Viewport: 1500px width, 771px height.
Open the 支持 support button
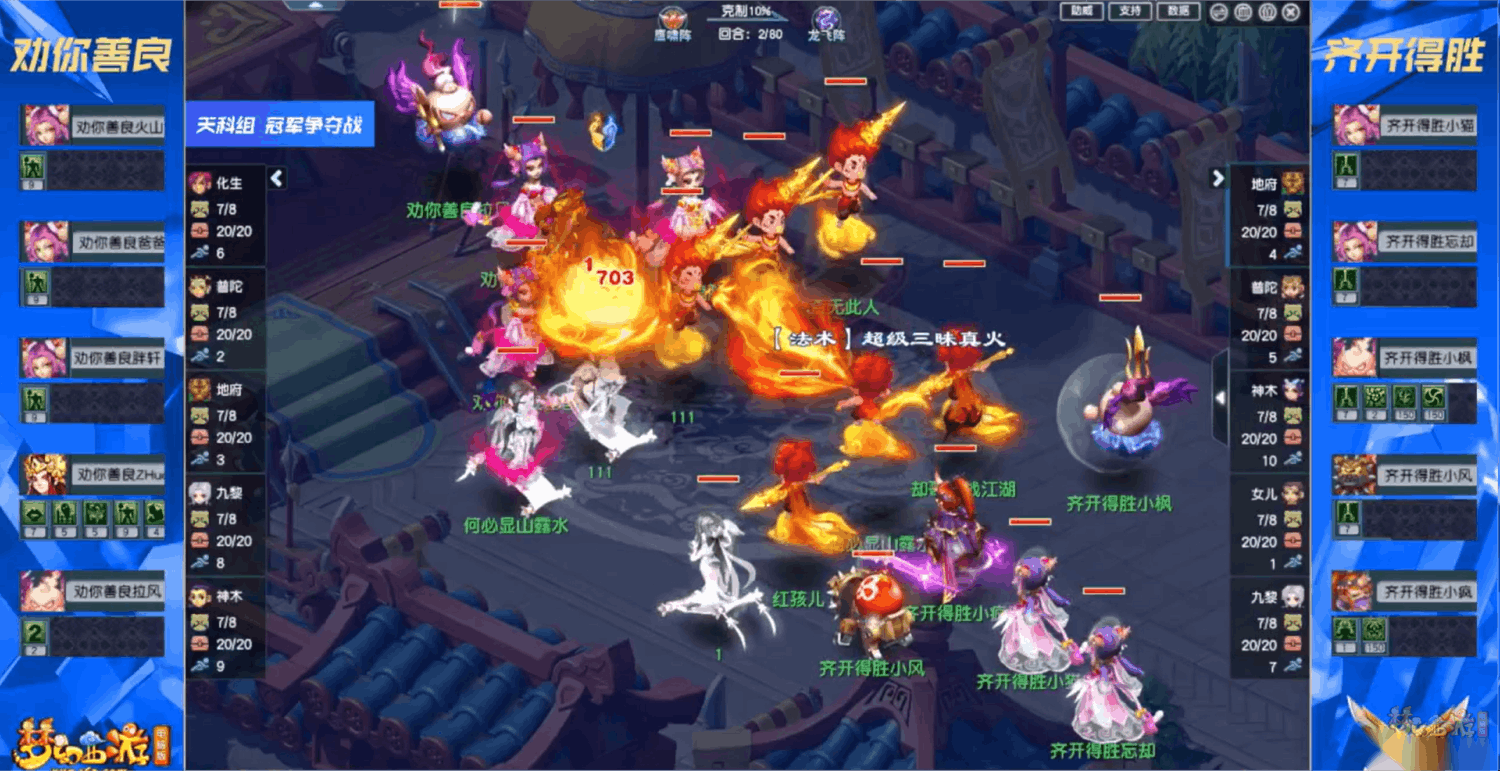1130,11
